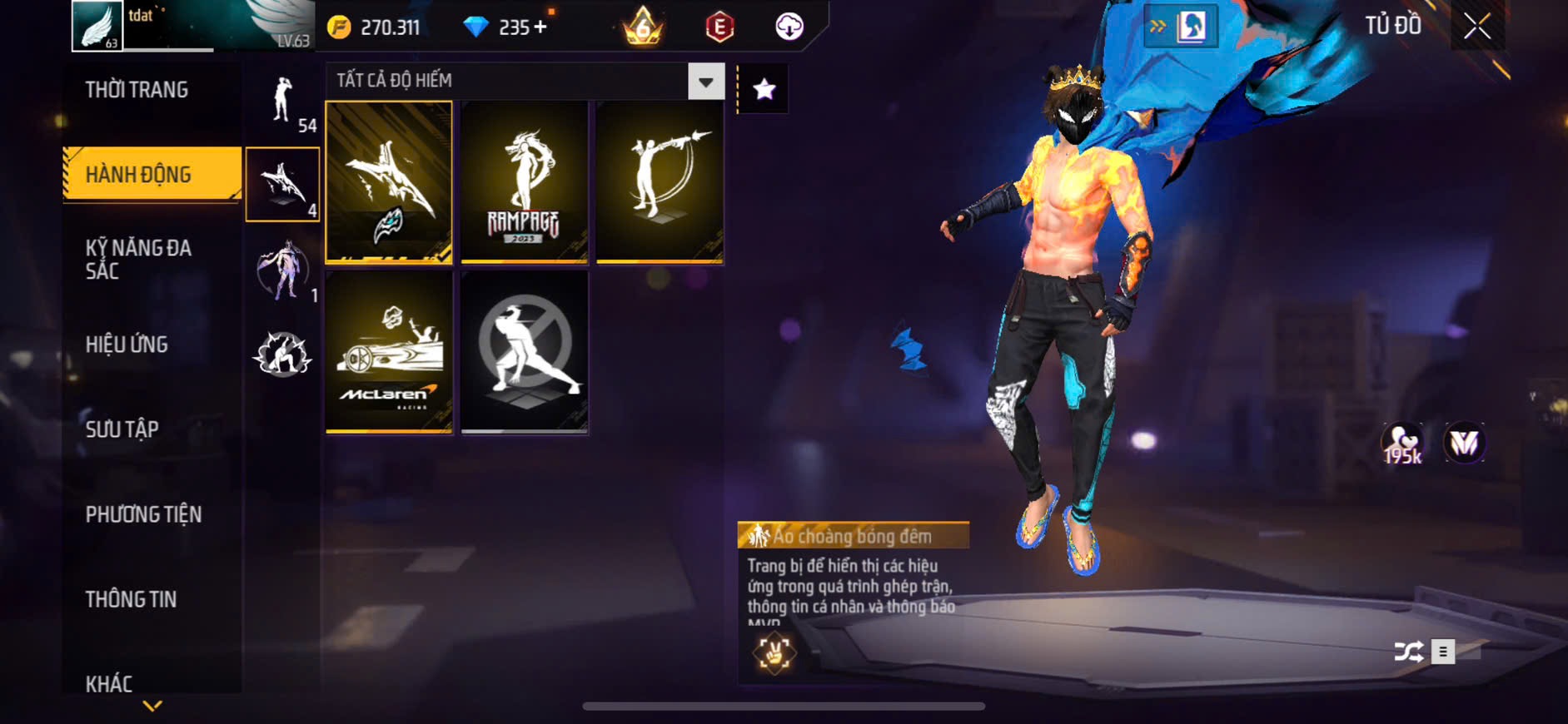This screenshot has height=724, width=1568.
Task: Open the Hiệu Ứng section
Action: click(127, 345)
